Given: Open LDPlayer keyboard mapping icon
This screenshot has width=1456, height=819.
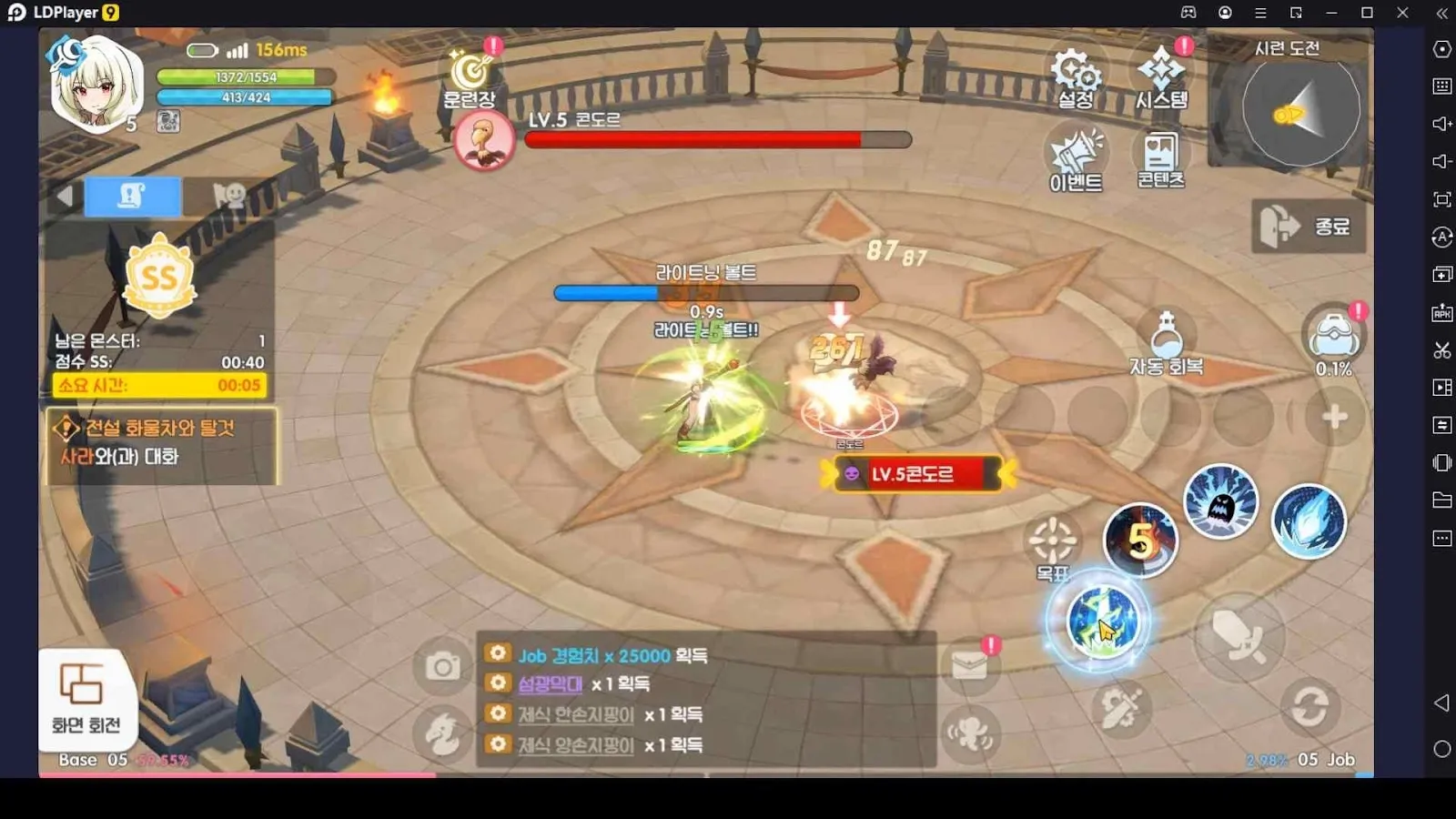Looking at the screenshot, I should [x=1441, y=86].
